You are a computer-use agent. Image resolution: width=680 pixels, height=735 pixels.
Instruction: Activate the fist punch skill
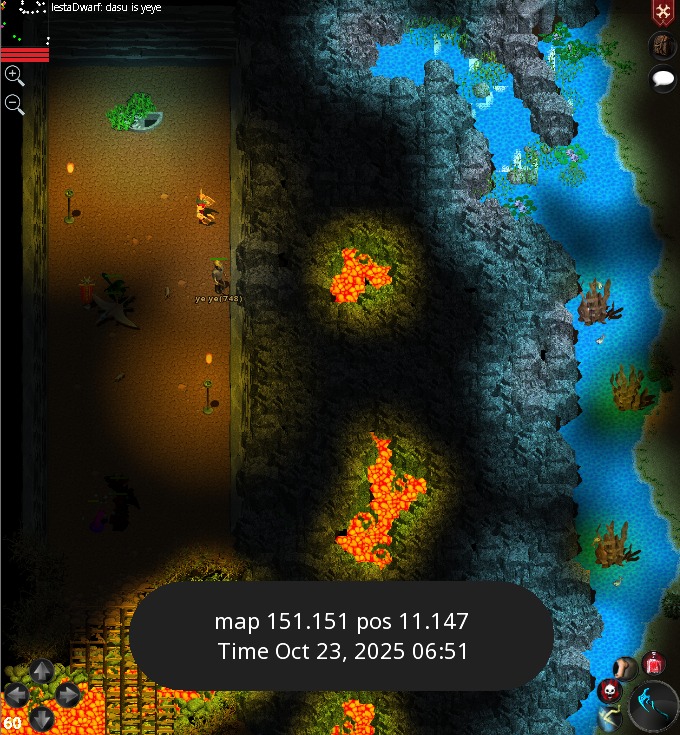[x=625, y=668]
